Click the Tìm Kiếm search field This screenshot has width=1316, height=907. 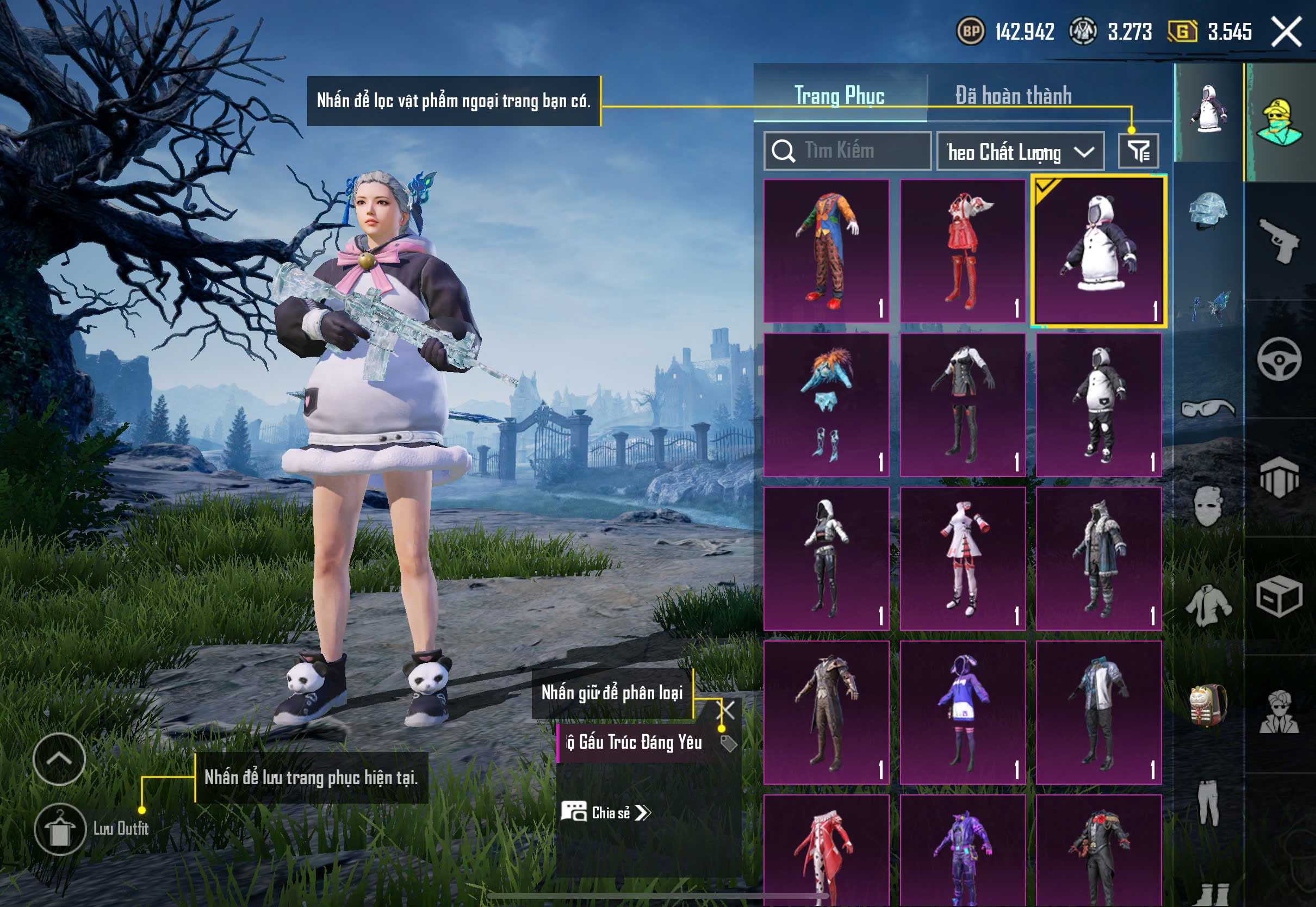point(847,151)
